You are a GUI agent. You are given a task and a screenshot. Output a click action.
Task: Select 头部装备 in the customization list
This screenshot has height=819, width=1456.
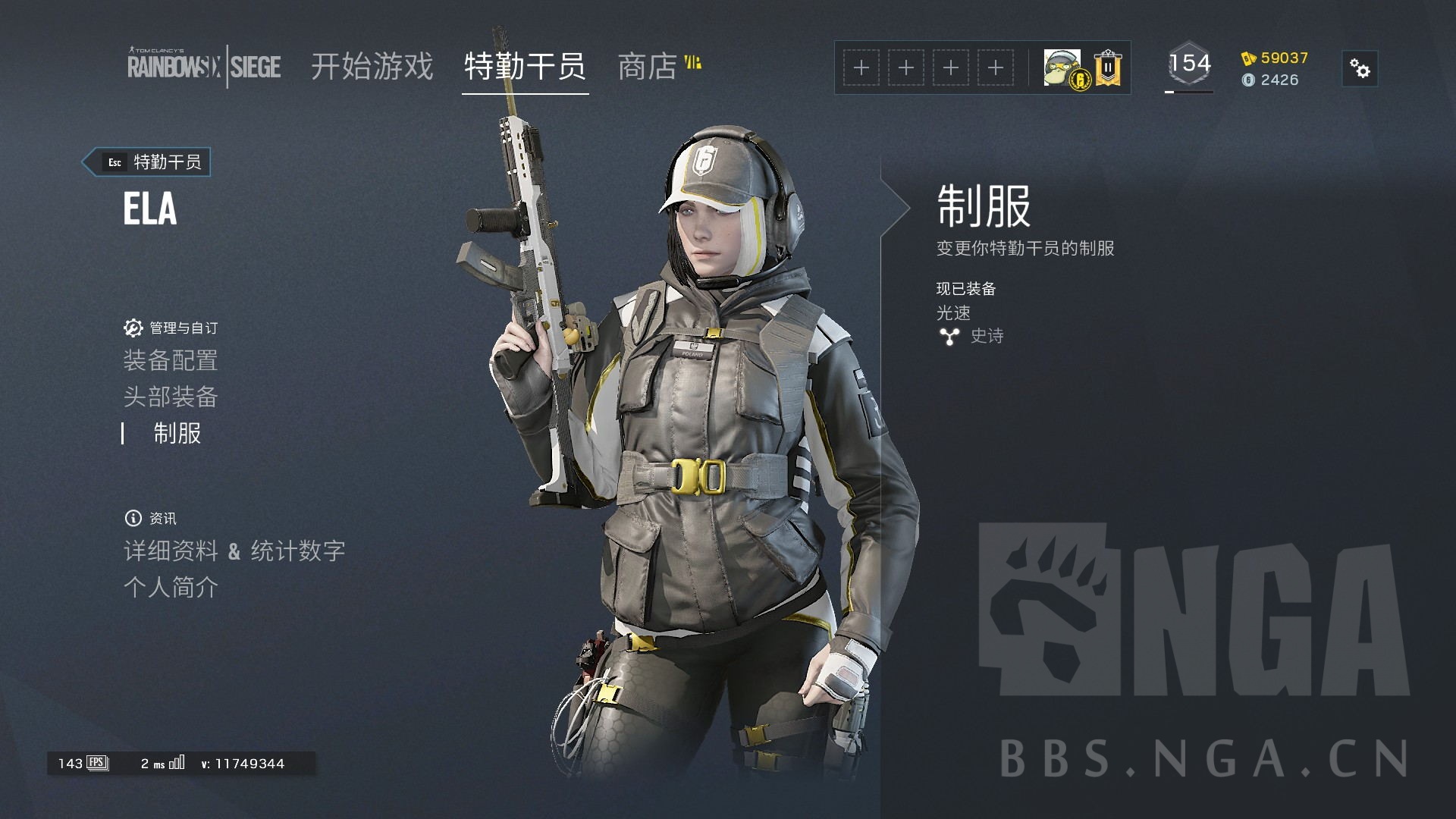pos(172,397)
